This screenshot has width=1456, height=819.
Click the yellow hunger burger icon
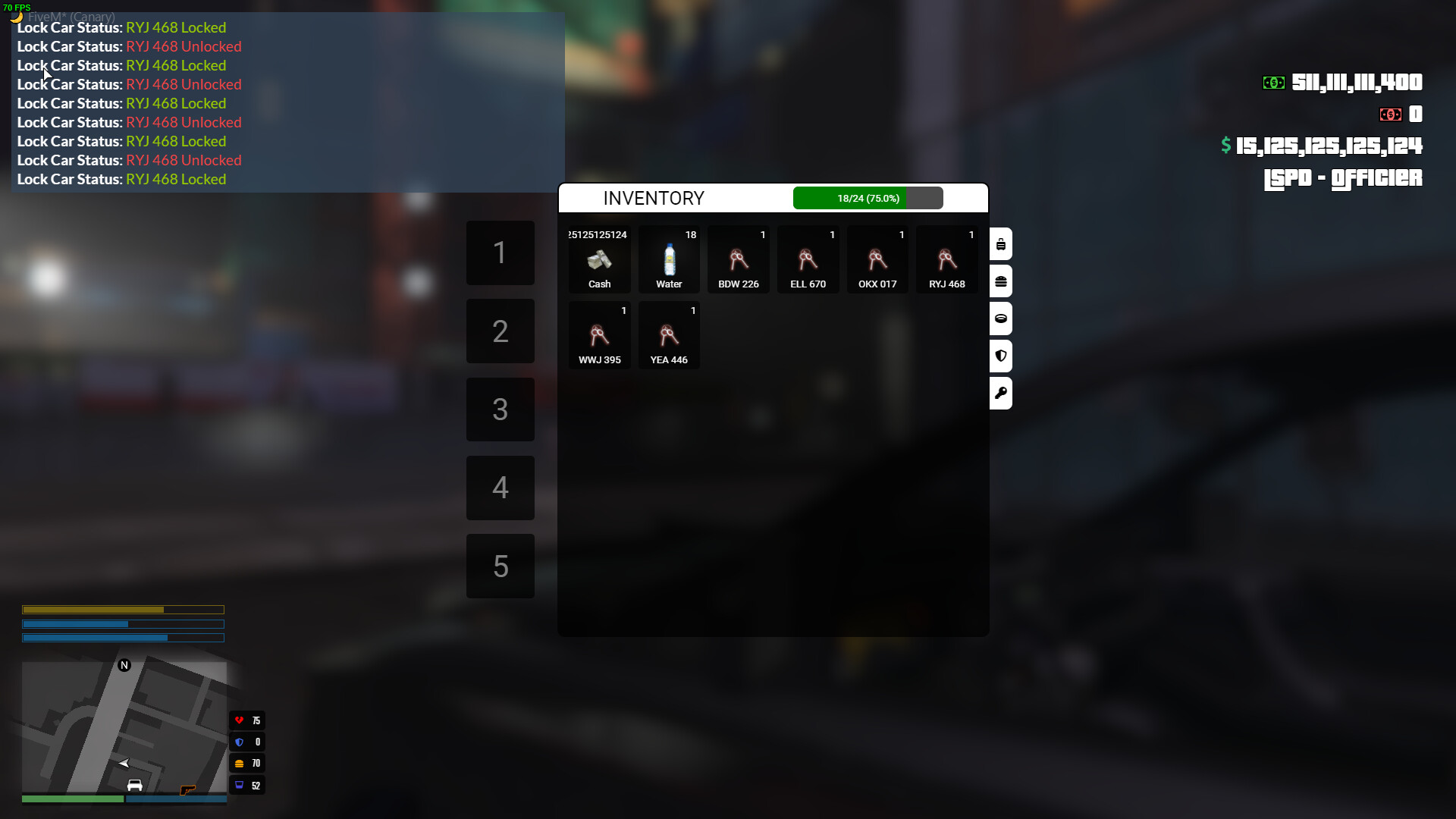(x=240, y=763)
